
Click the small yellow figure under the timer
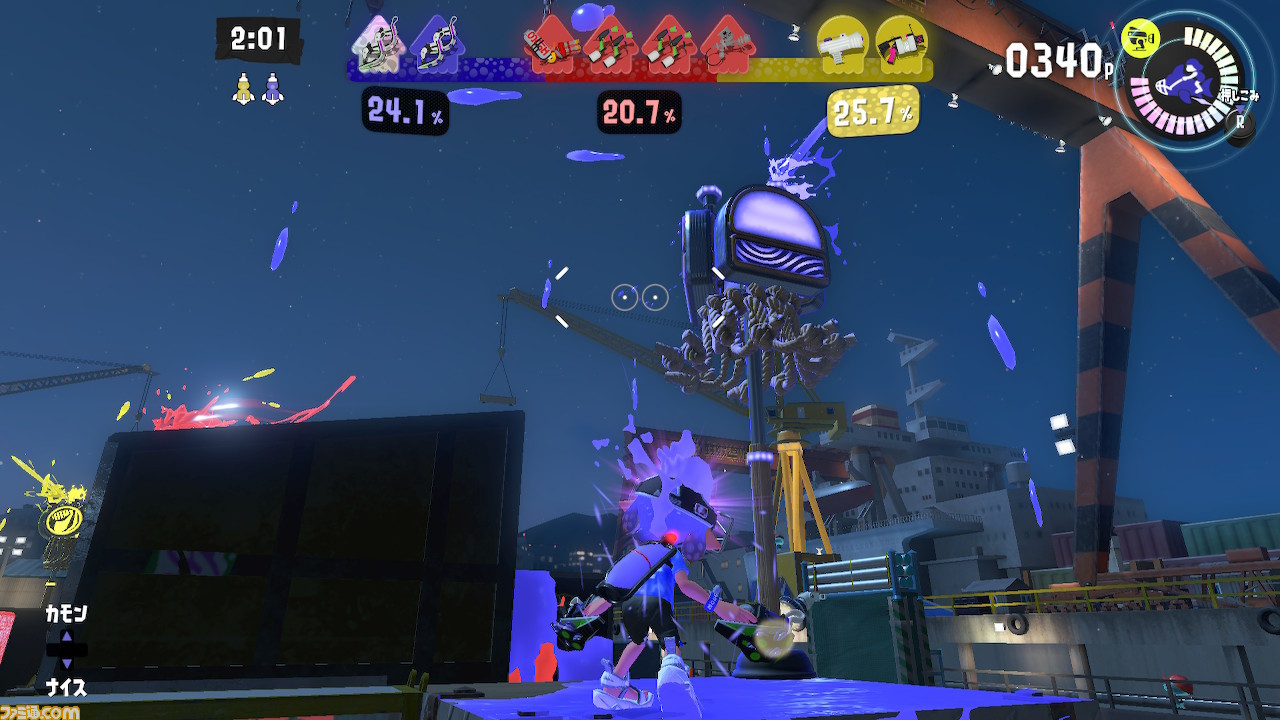click(243, 88)
